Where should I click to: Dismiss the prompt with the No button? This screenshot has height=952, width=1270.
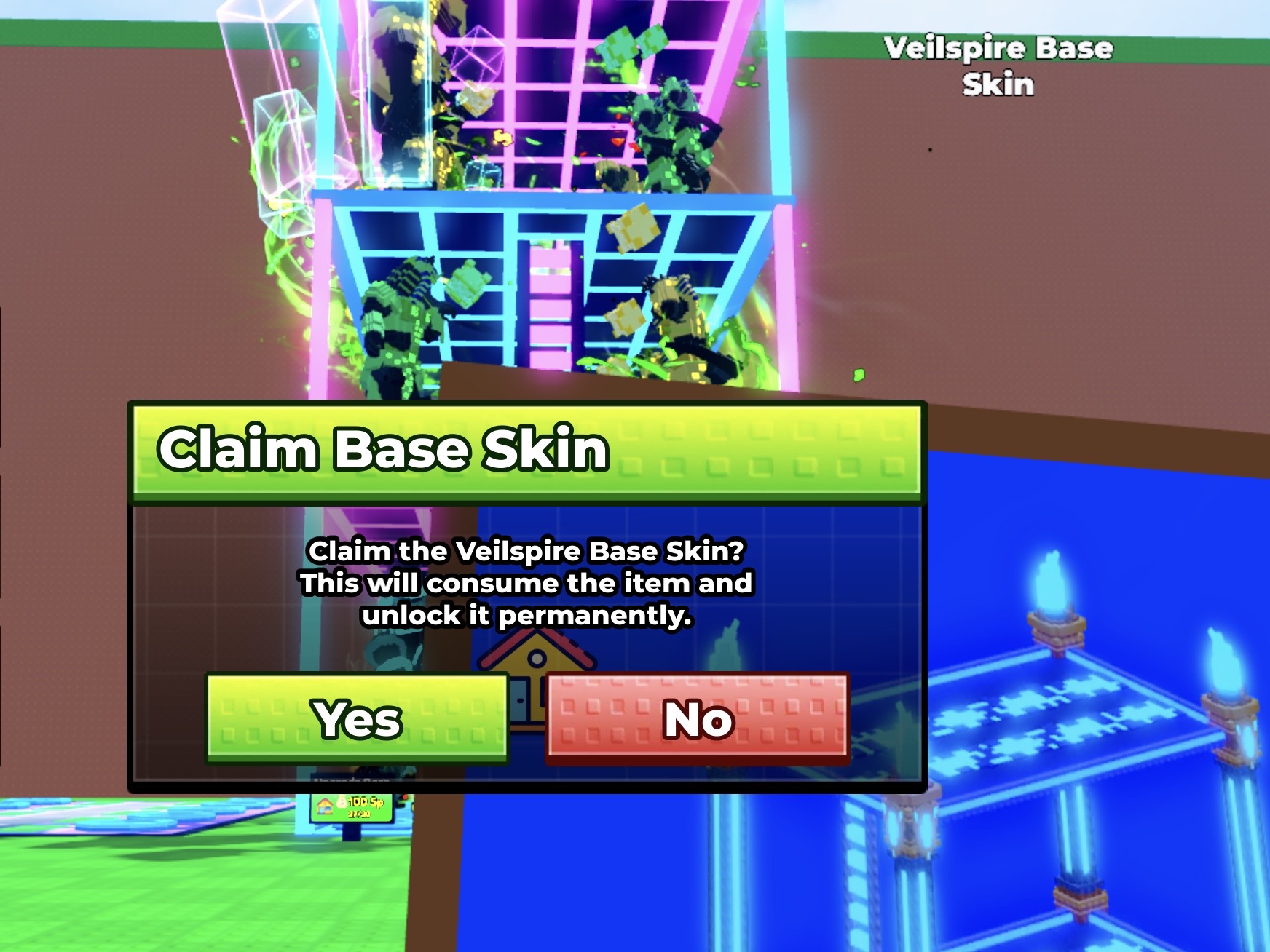pyautogui.click(x=698, y=720)
